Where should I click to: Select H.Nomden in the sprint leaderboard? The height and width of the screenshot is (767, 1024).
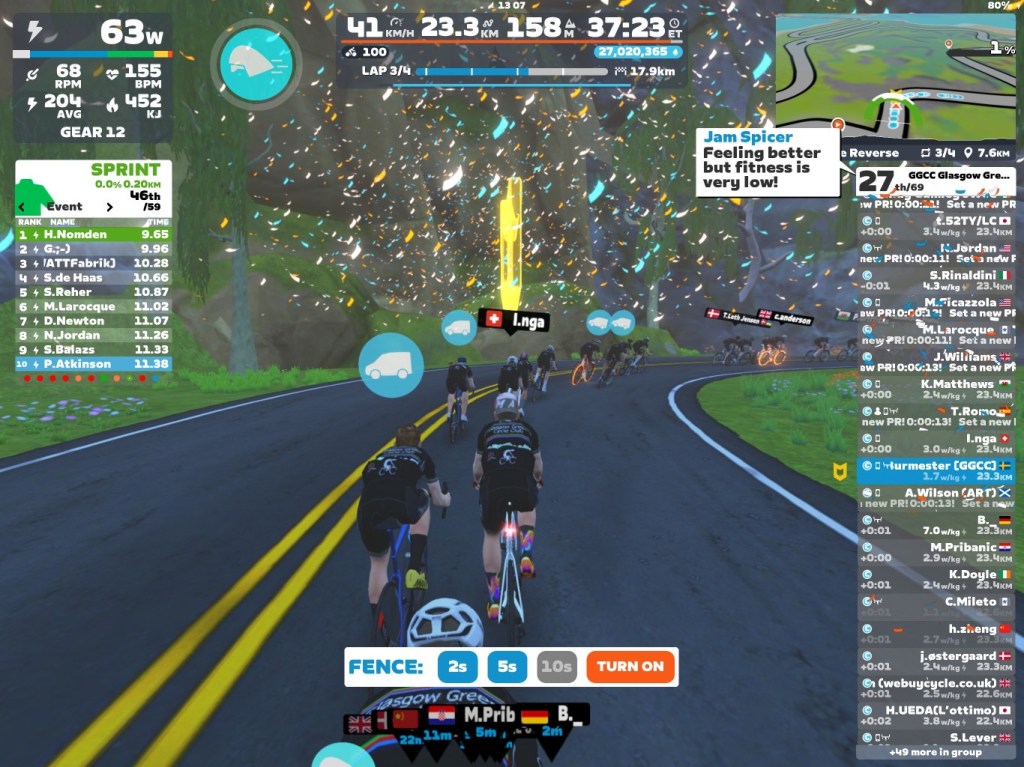point(93,234)
